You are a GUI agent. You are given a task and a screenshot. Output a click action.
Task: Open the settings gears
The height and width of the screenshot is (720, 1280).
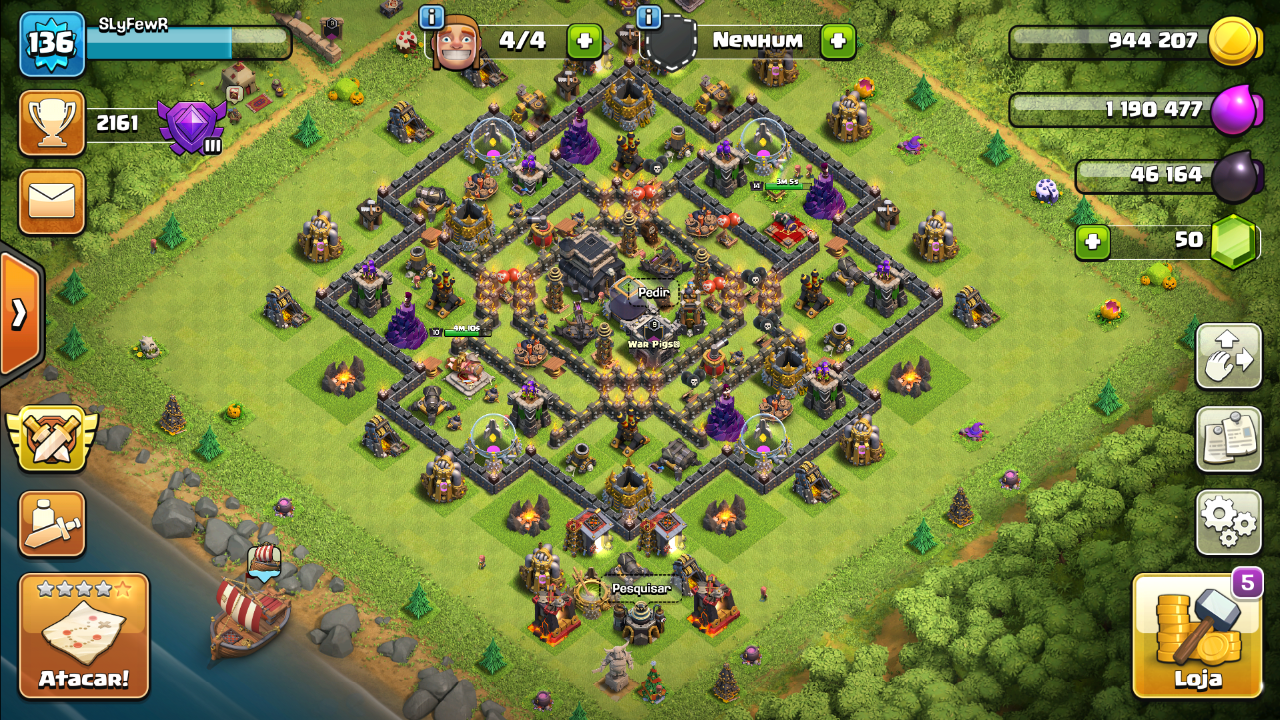pos(1229,522)
